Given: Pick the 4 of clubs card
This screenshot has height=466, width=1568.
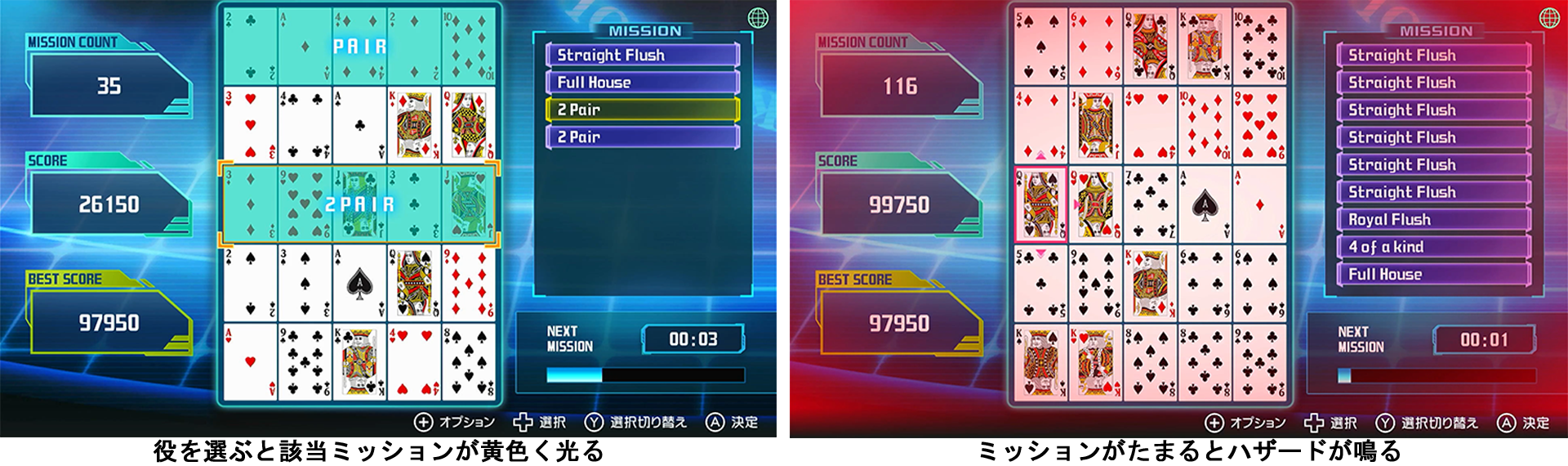Looking at the screenshot, I should tap(305, 124).
